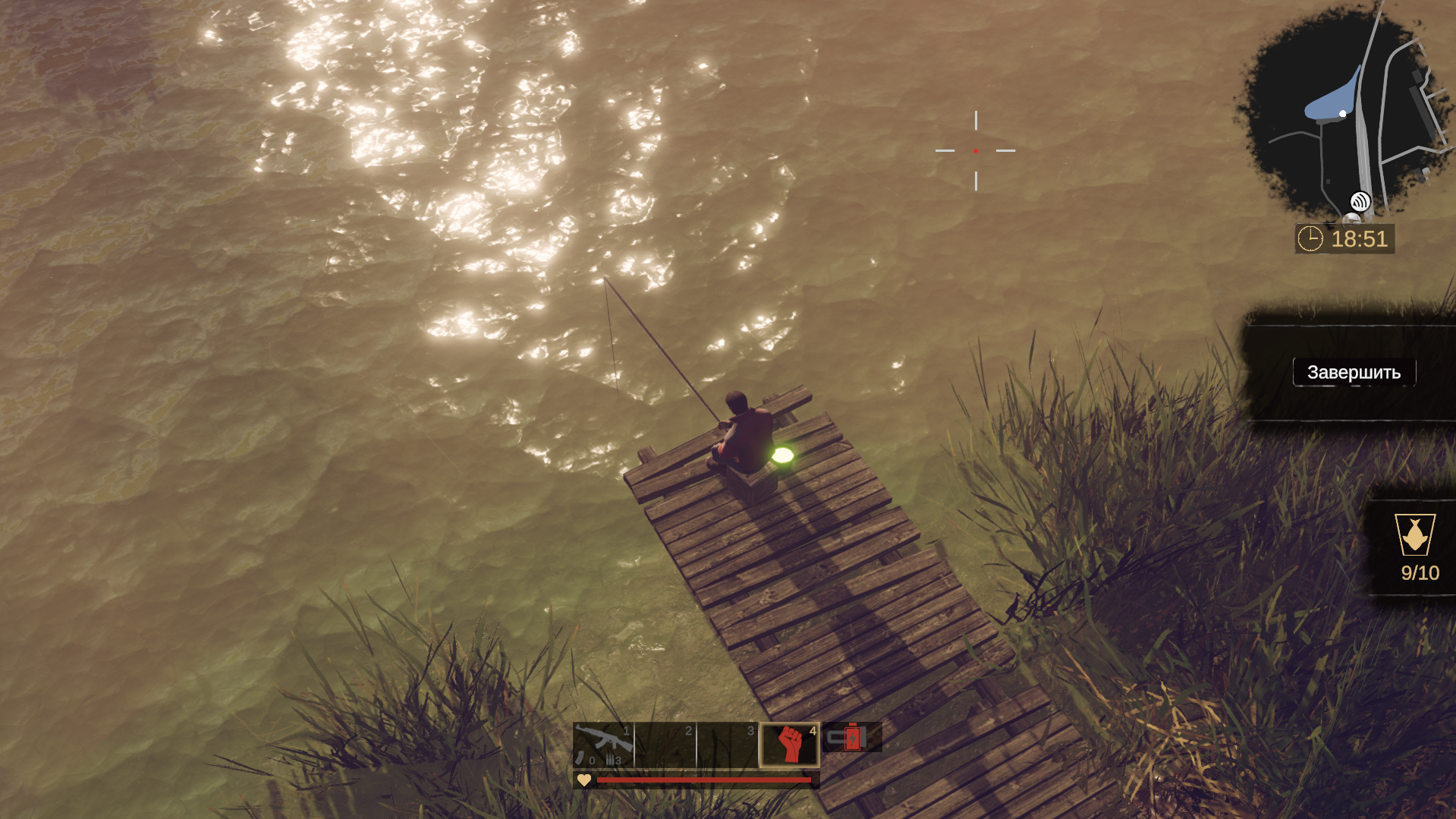Viewport: 1456px width, 819px height.
Task: Click the flashlight battery icon
Action: (x=851, y=737)
